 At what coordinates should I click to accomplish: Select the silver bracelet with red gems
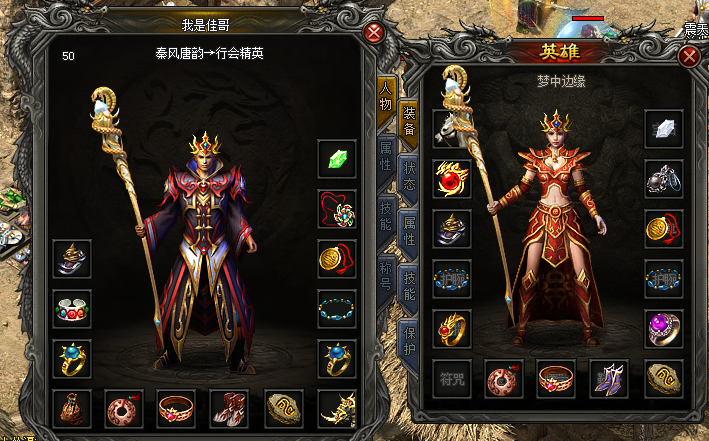pos(72,308)
